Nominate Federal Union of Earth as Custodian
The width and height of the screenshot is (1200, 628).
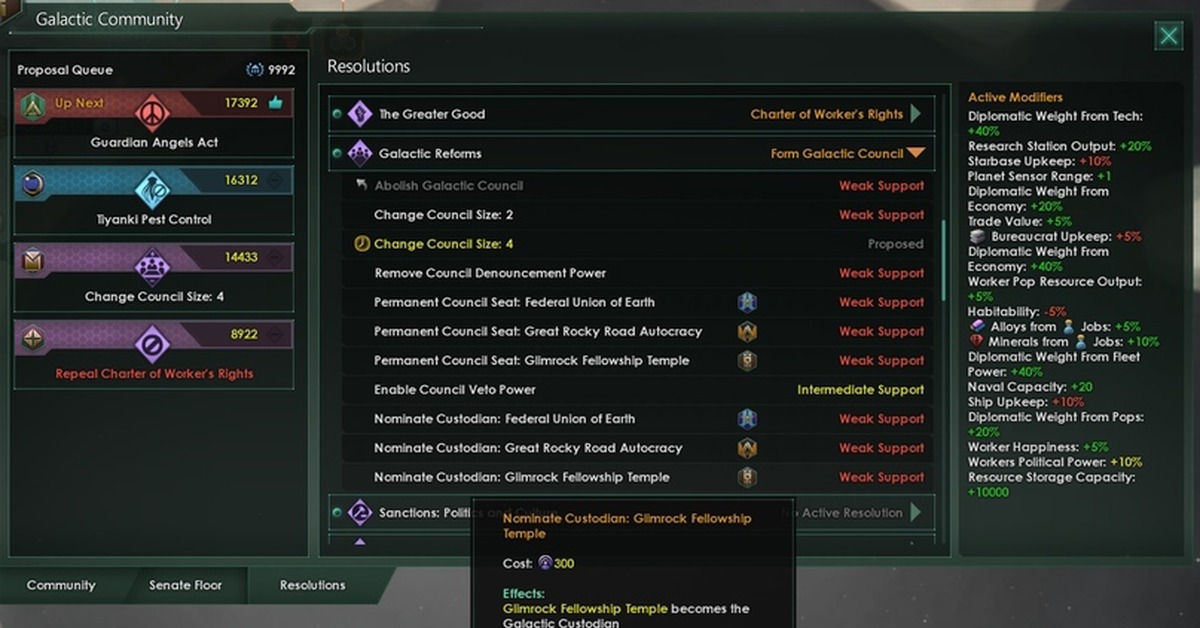[504, 419]
